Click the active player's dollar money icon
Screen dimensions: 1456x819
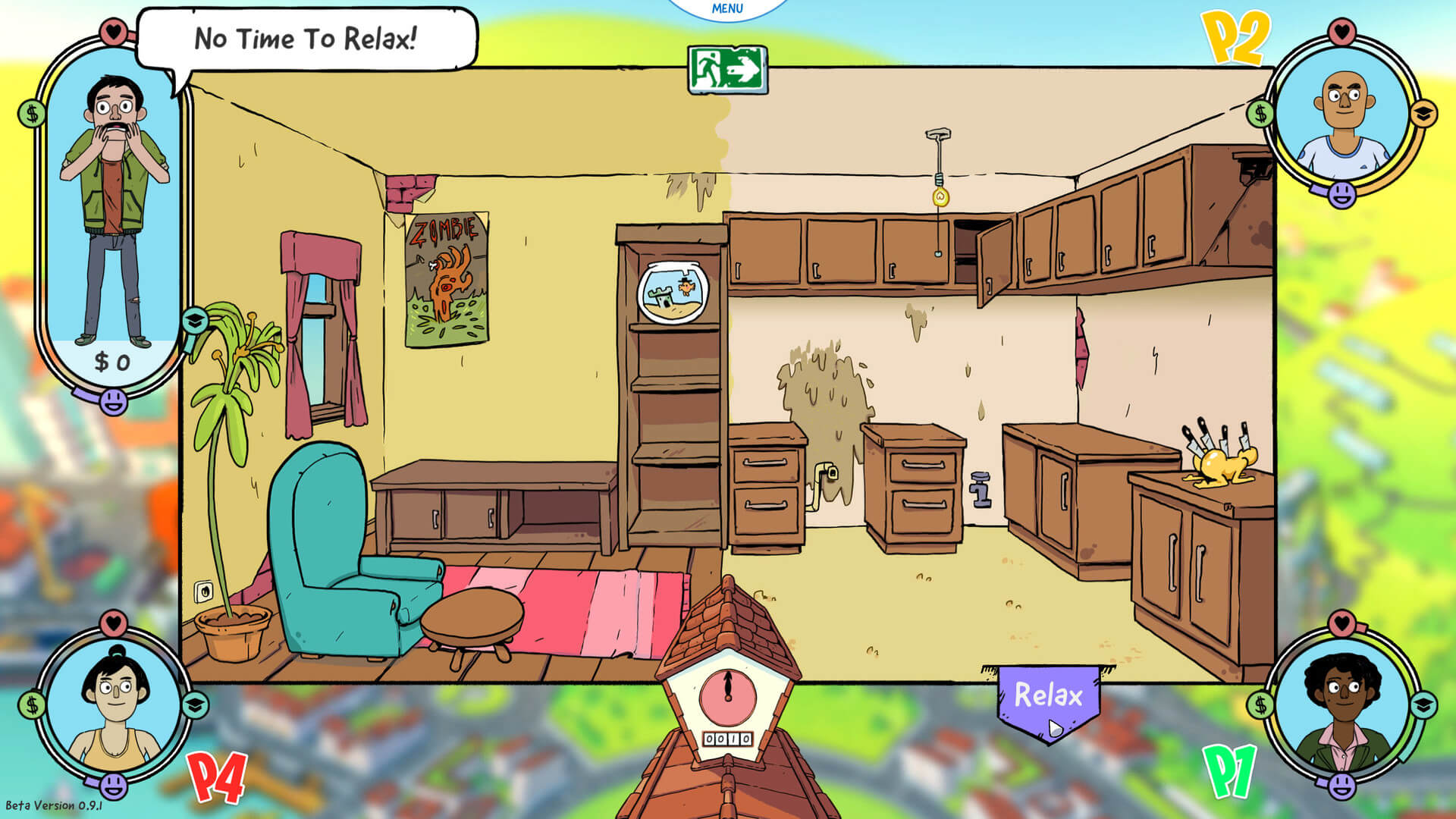point(32,115)
